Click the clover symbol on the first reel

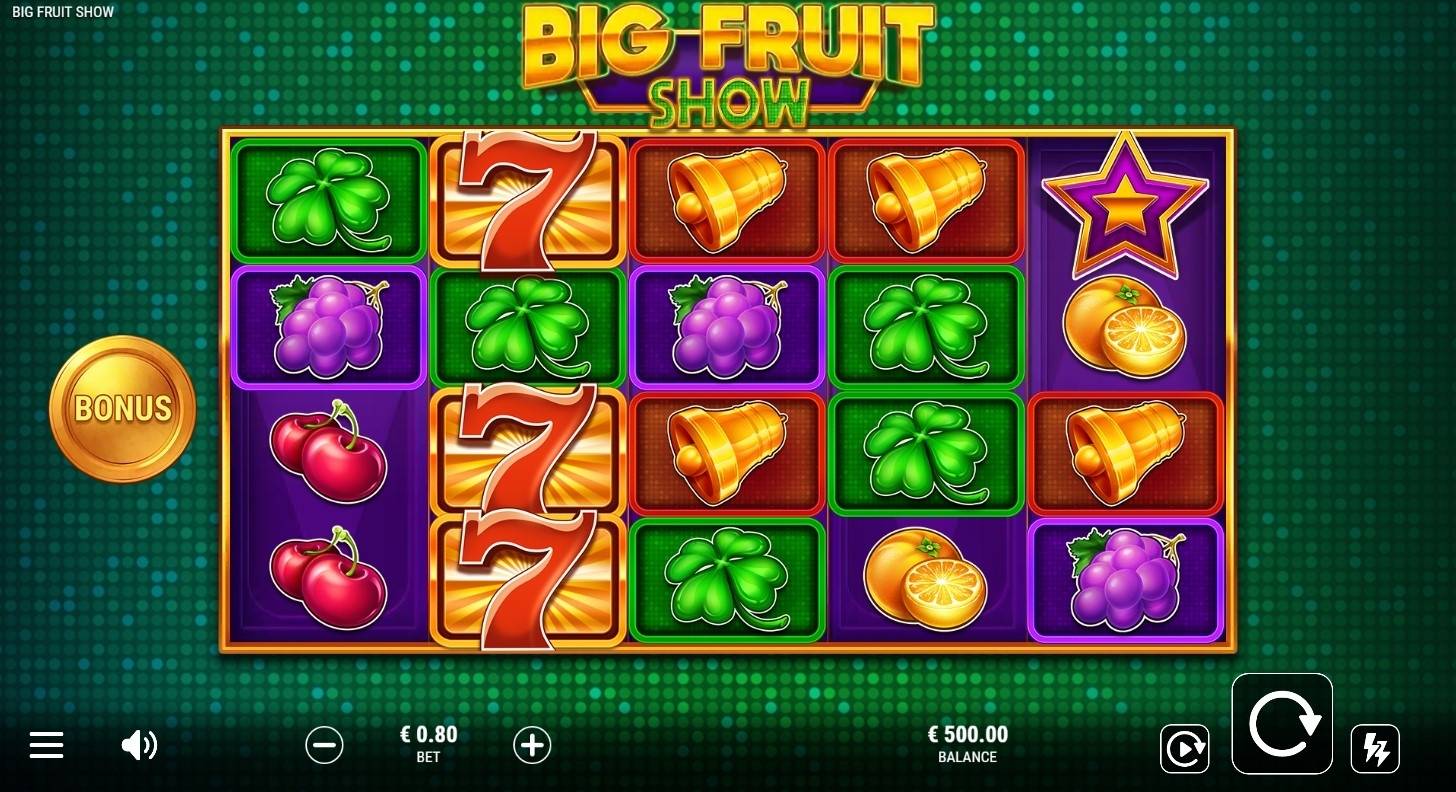coord(328,200)
